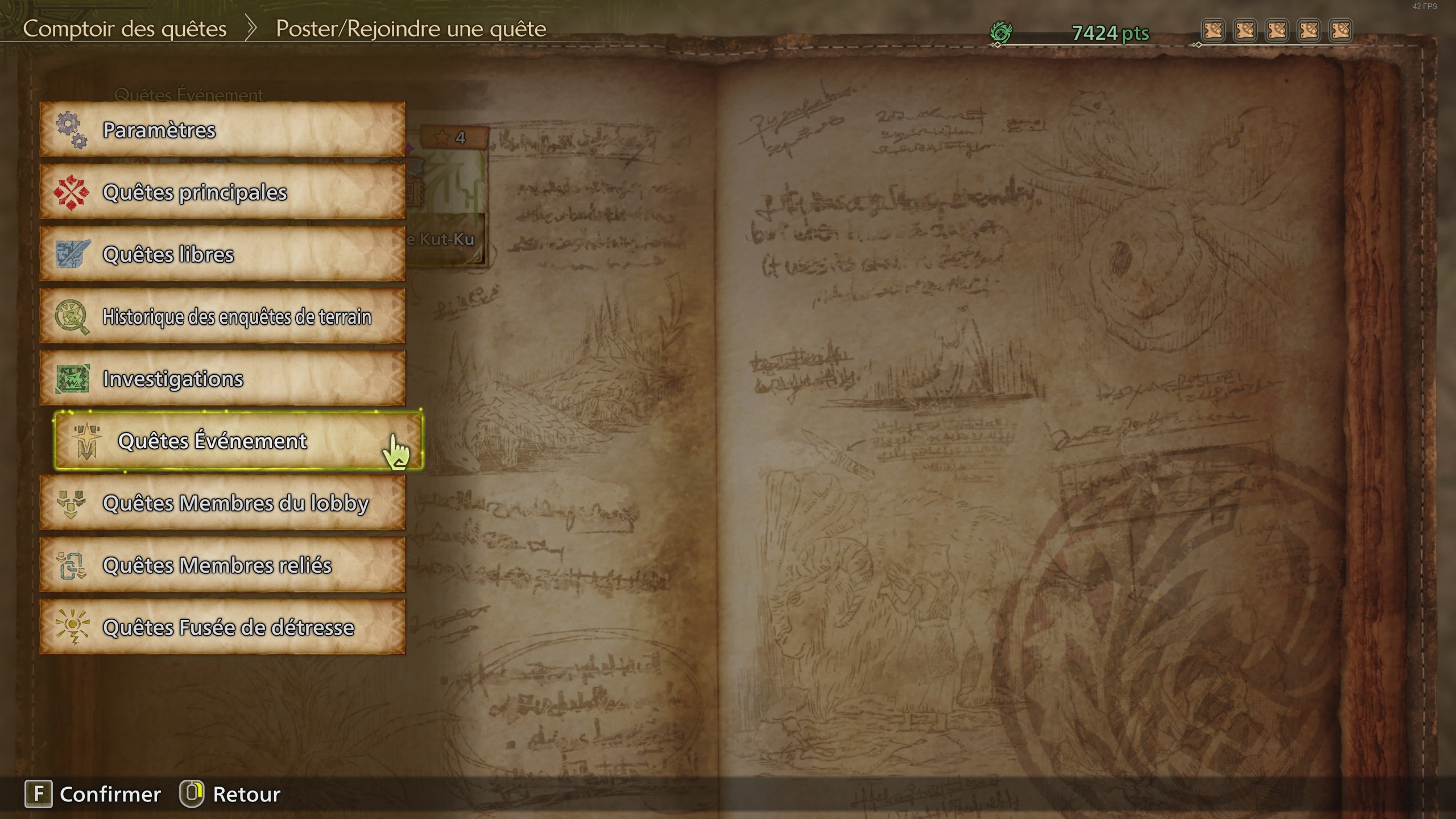Click the Poster/Rejoindre une quête breadcrumb
The width and height of the screenshot is (1456, 819).
411,28
